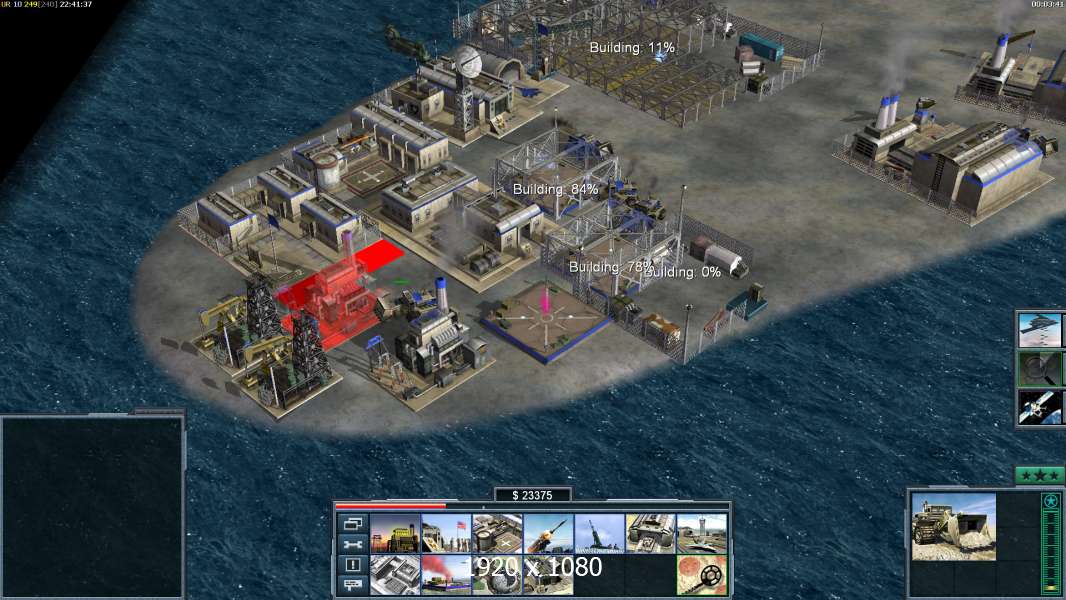This screenshot has height=600, width=1066.
Task: Select the Barracks build icon with flag
Action: [446, 534]
